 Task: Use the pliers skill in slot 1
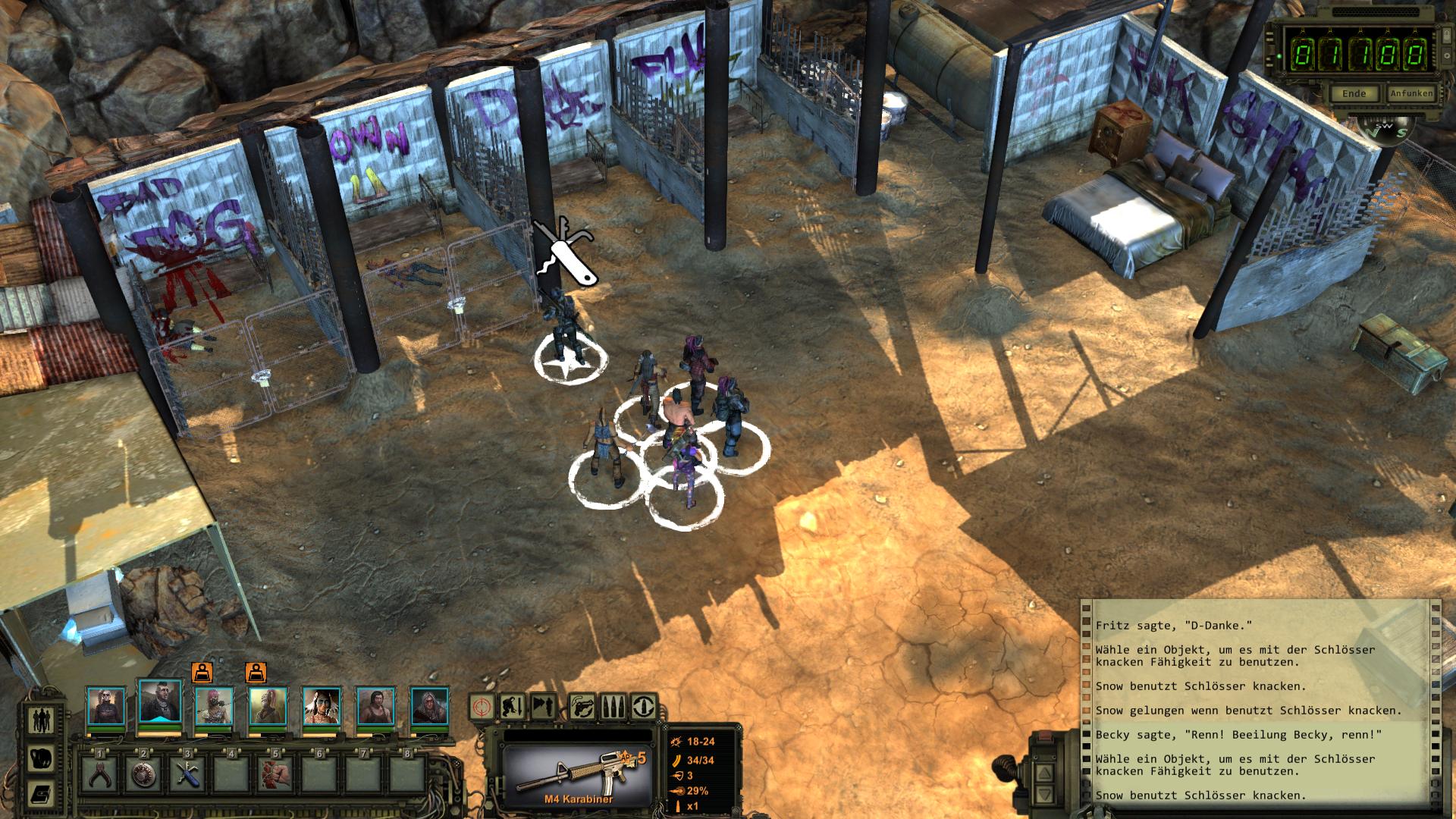point(100,774)
